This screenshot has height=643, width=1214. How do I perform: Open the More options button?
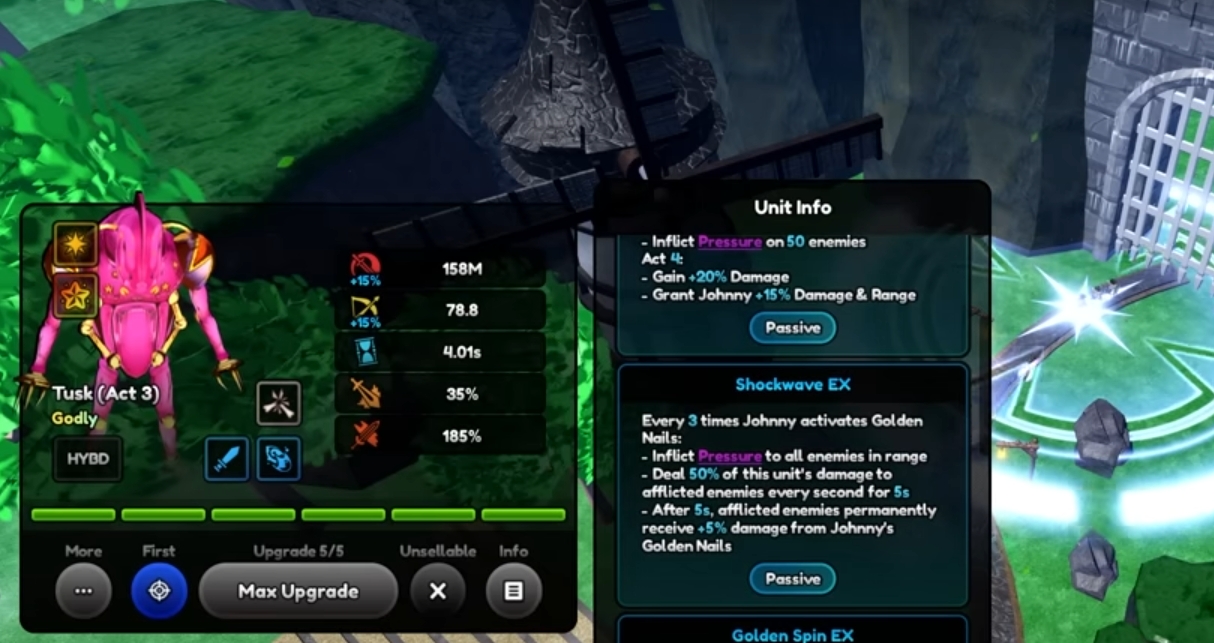pos(84,591)
